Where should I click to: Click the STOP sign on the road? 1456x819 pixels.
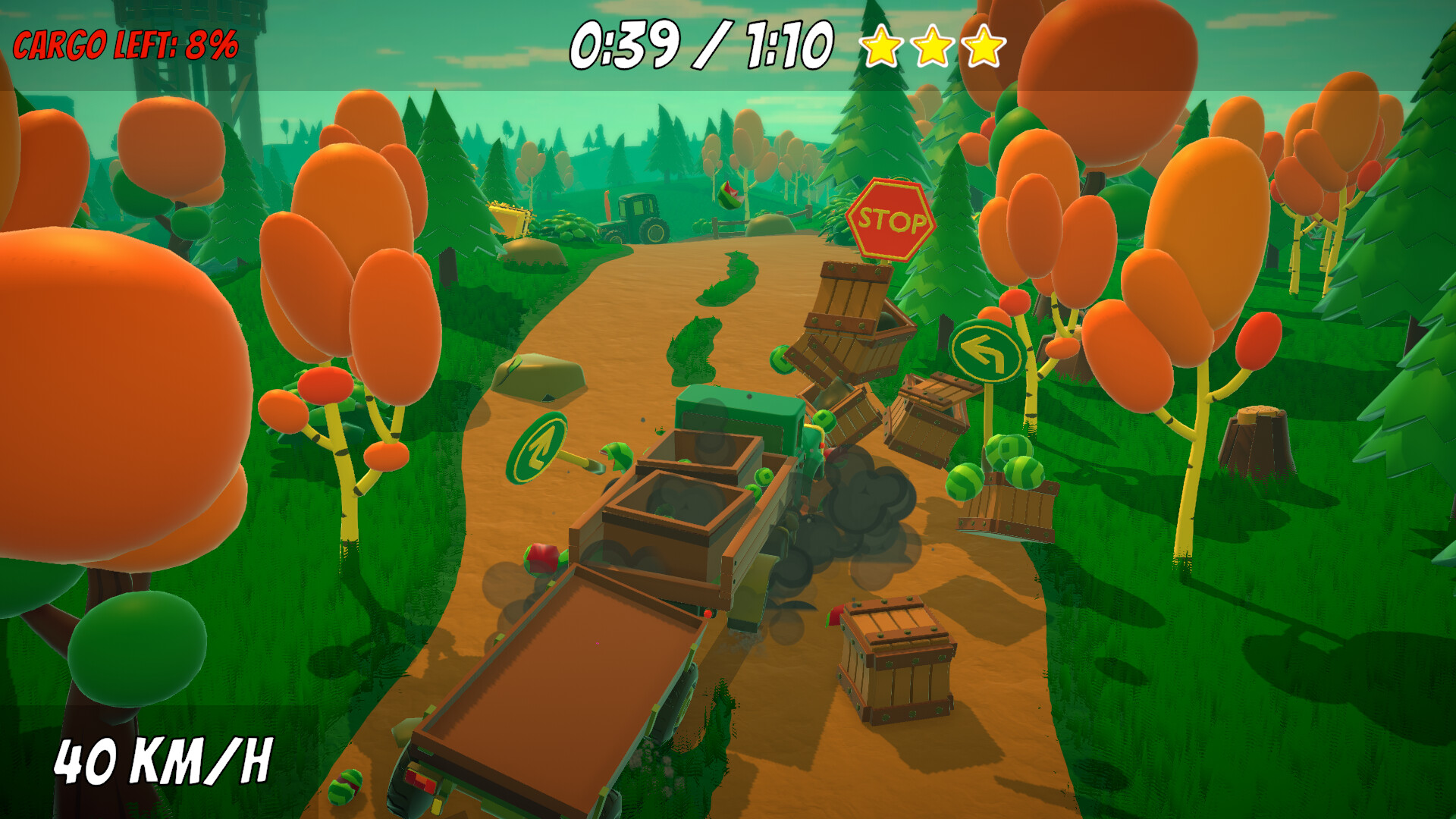pos(890,220)
